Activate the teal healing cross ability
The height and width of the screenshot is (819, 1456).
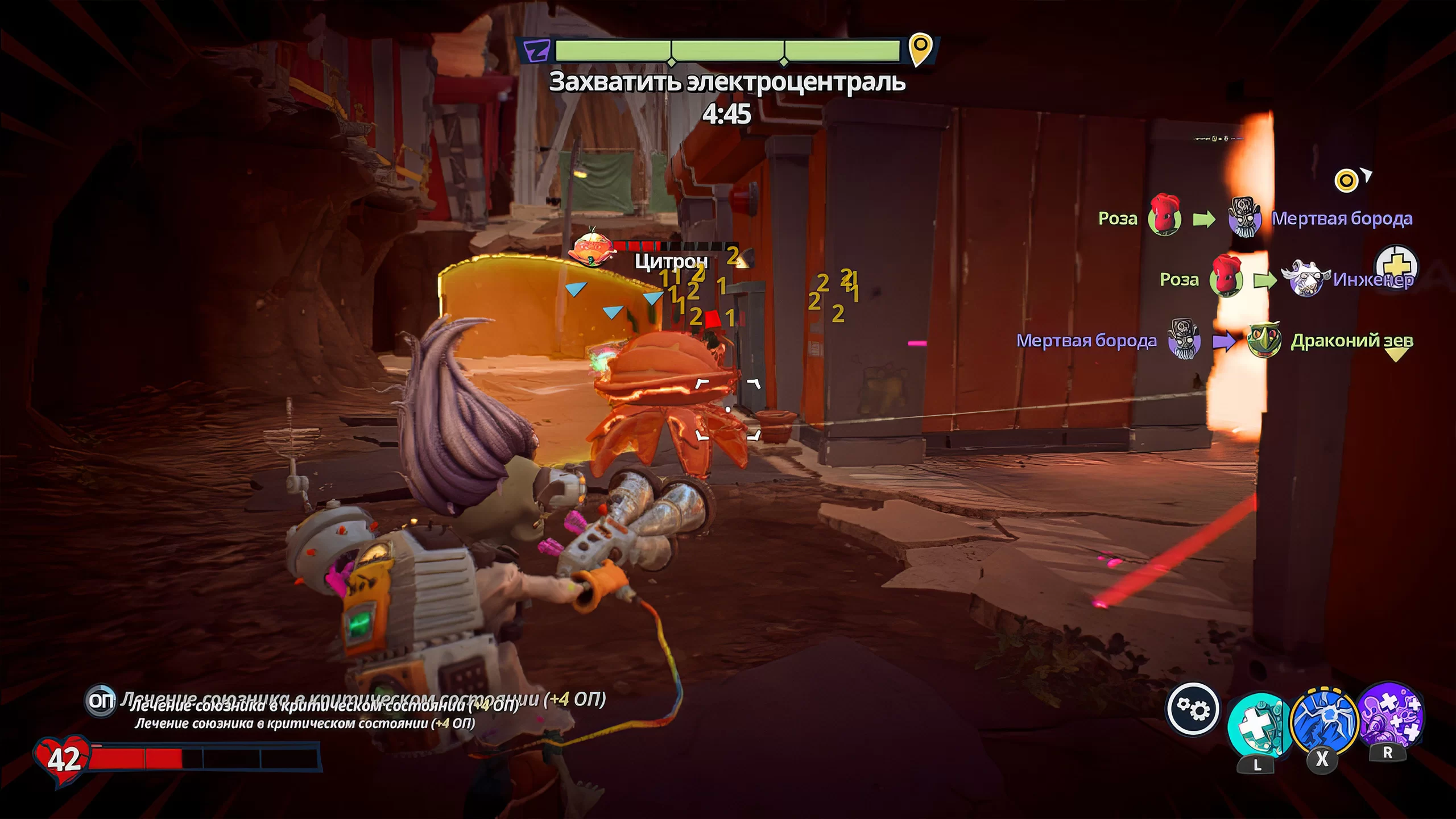(1258, 725)
